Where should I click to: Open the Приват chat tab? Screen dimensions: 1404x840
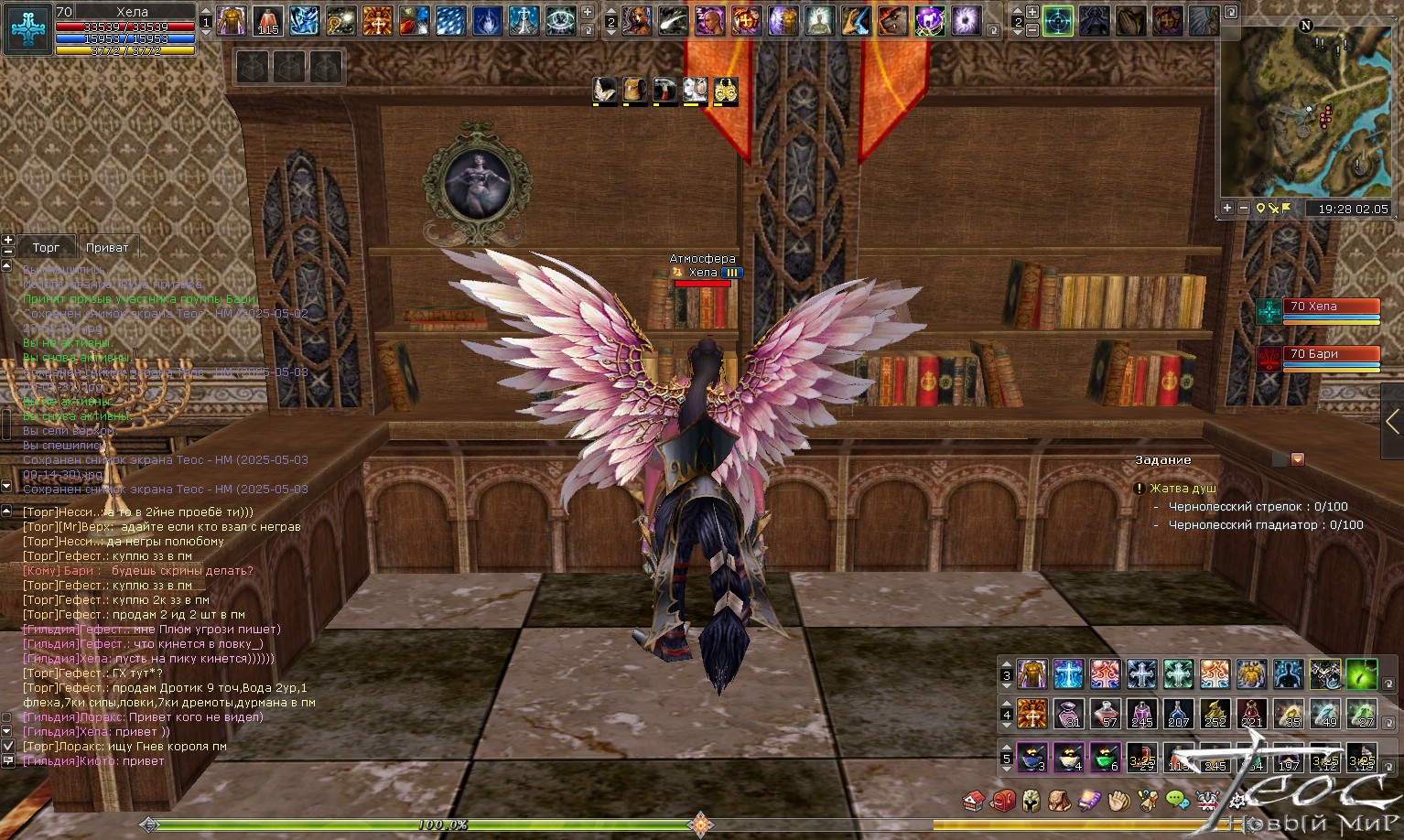[107, 248]
